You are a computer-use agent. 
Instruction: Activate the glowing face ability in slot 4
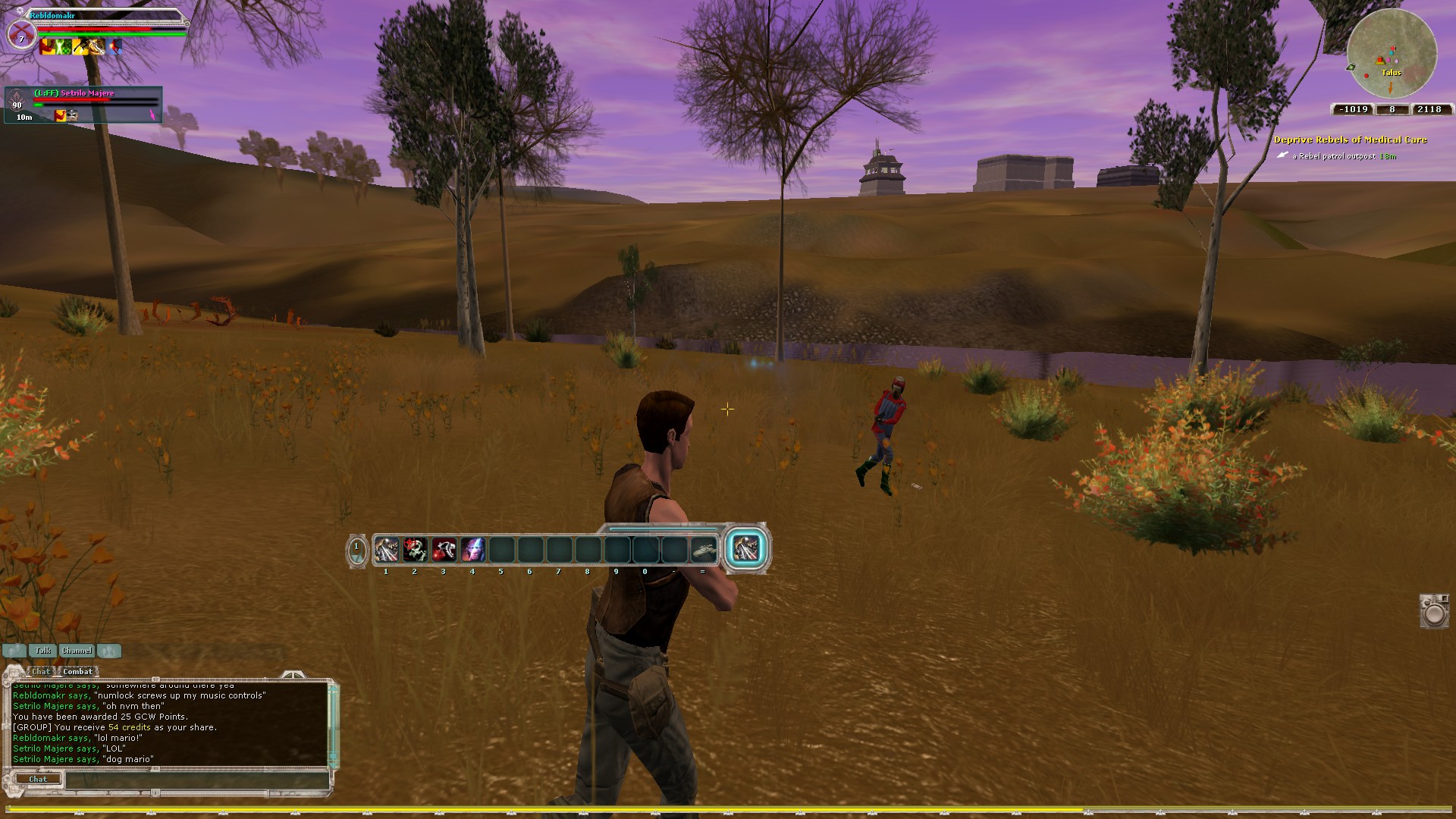[472, 549]
